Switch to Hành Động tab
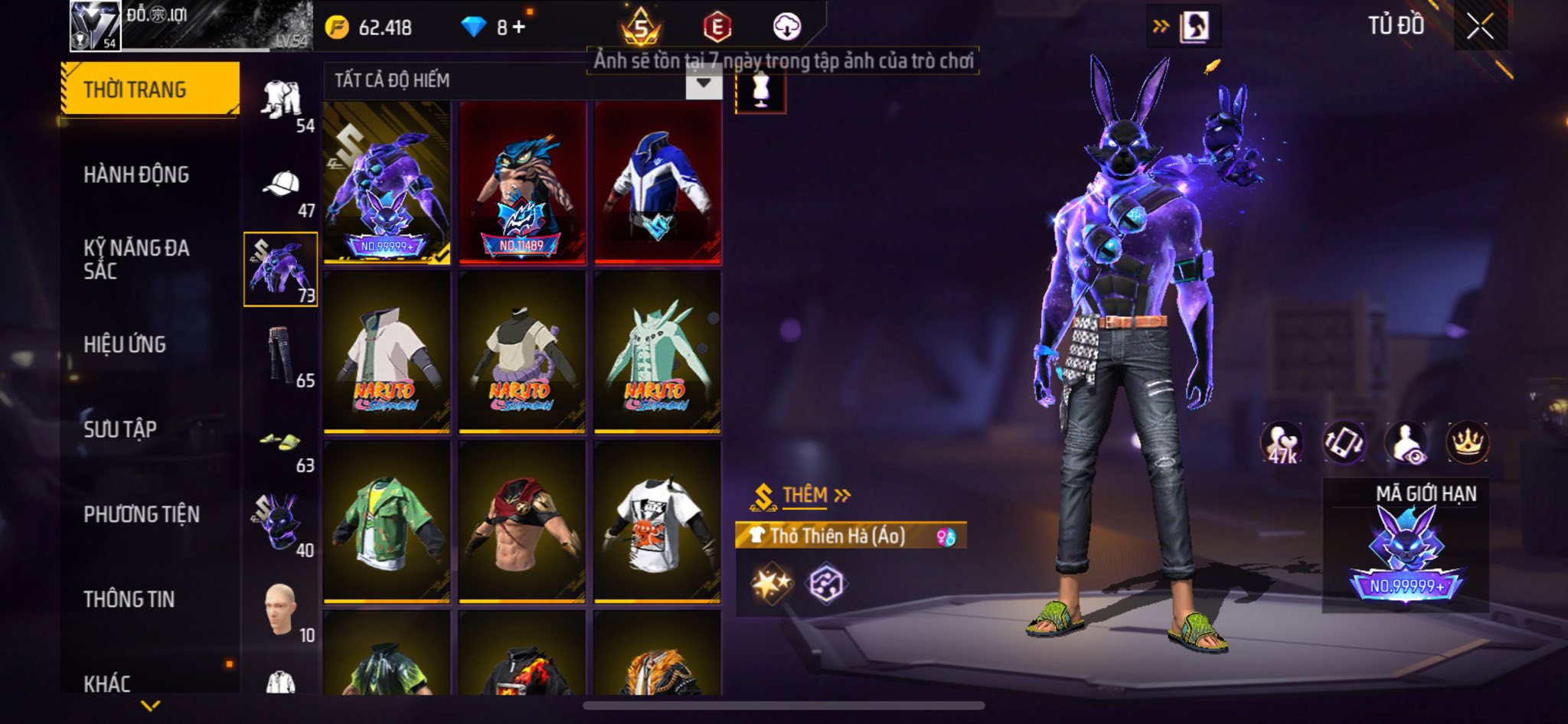 [136, 174]
